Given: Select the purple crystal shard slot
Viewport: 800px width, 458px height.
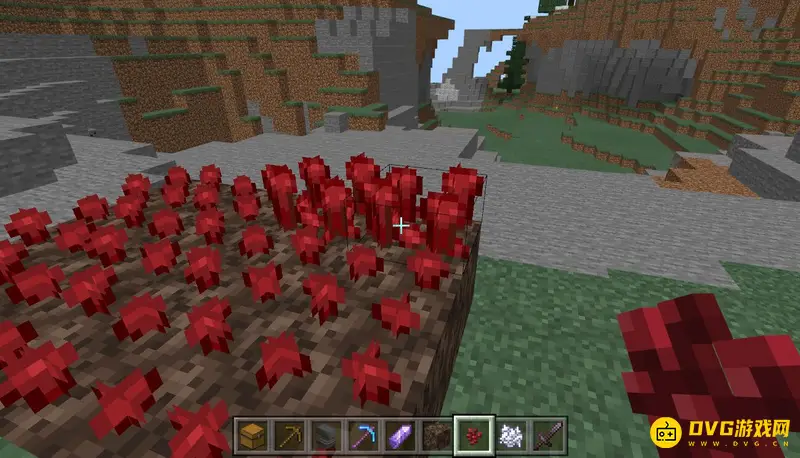Looking at the screenshot, I should (x=398, y=436).
